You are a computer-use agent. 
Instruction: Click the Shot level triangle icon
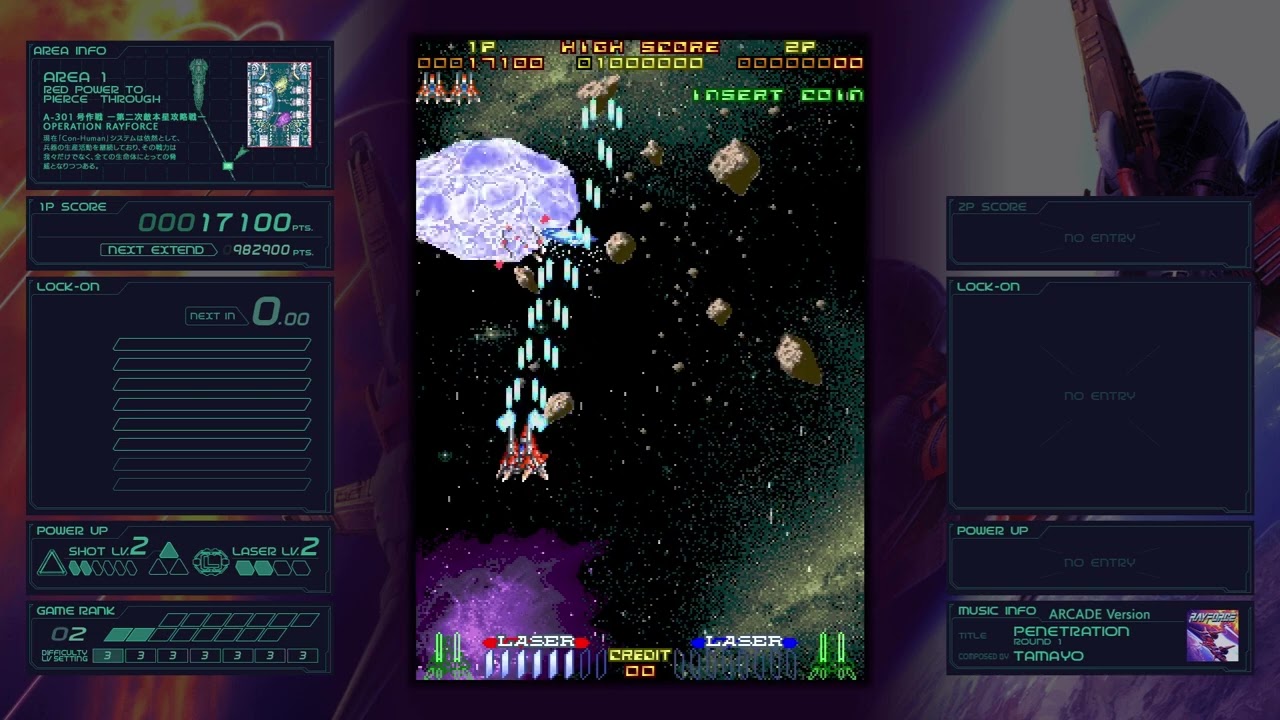coord(51,563)
